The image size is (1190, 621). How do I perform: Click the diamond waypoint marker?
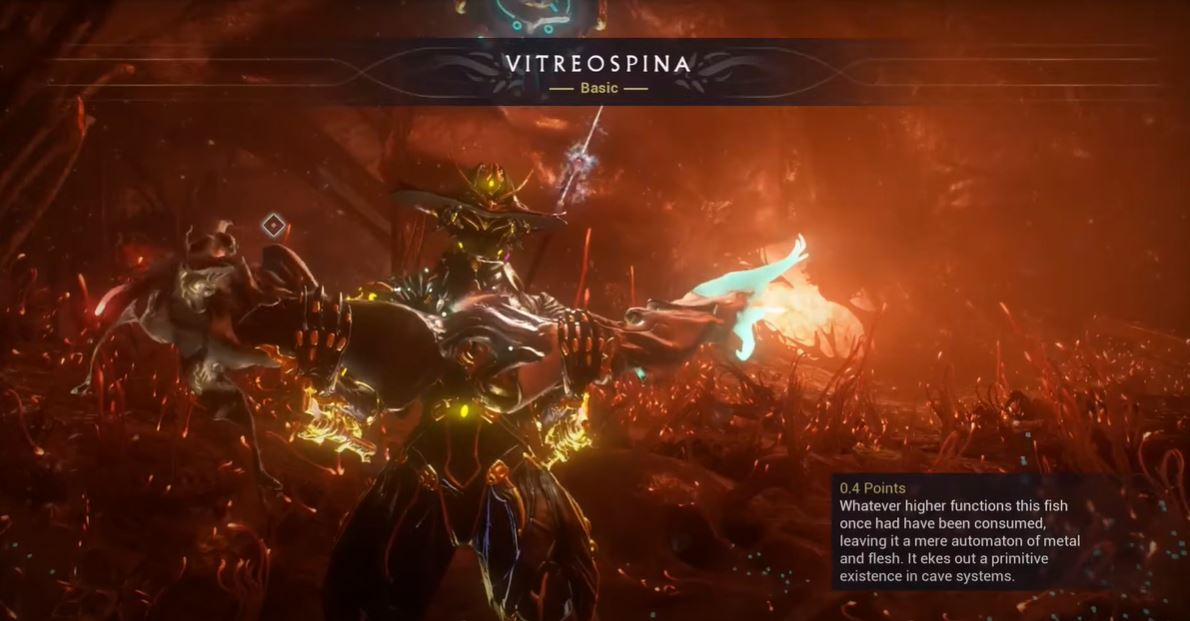(x=273, y=225)
